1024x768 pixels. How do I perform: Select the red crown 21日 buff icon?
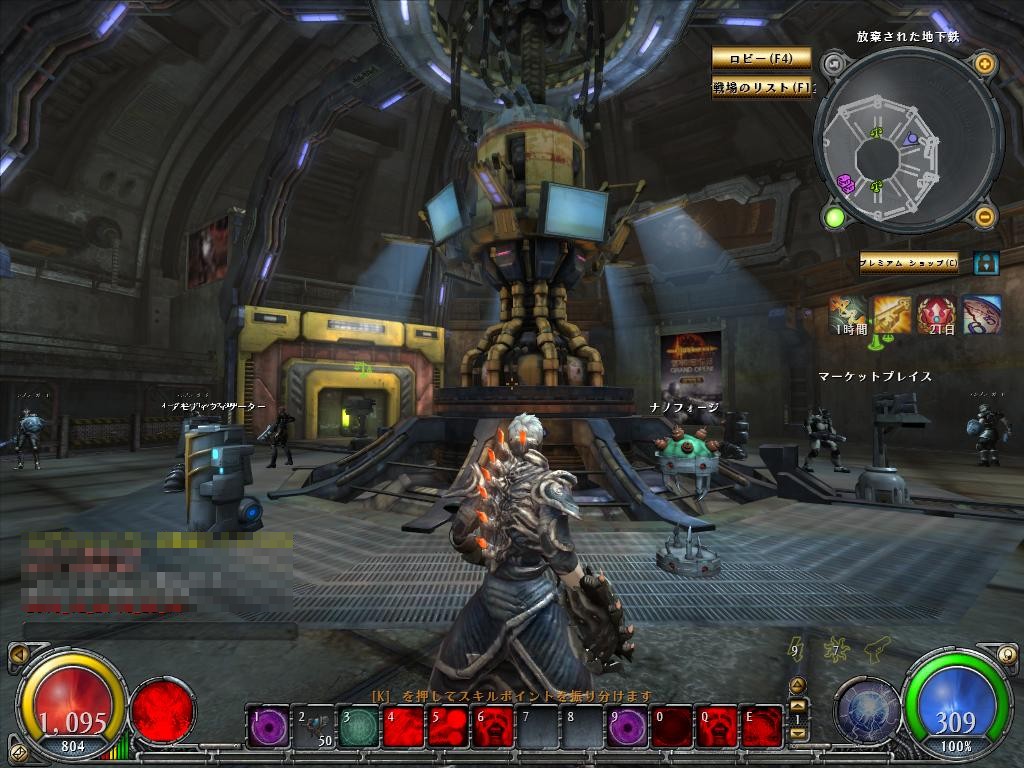(937, 313)
